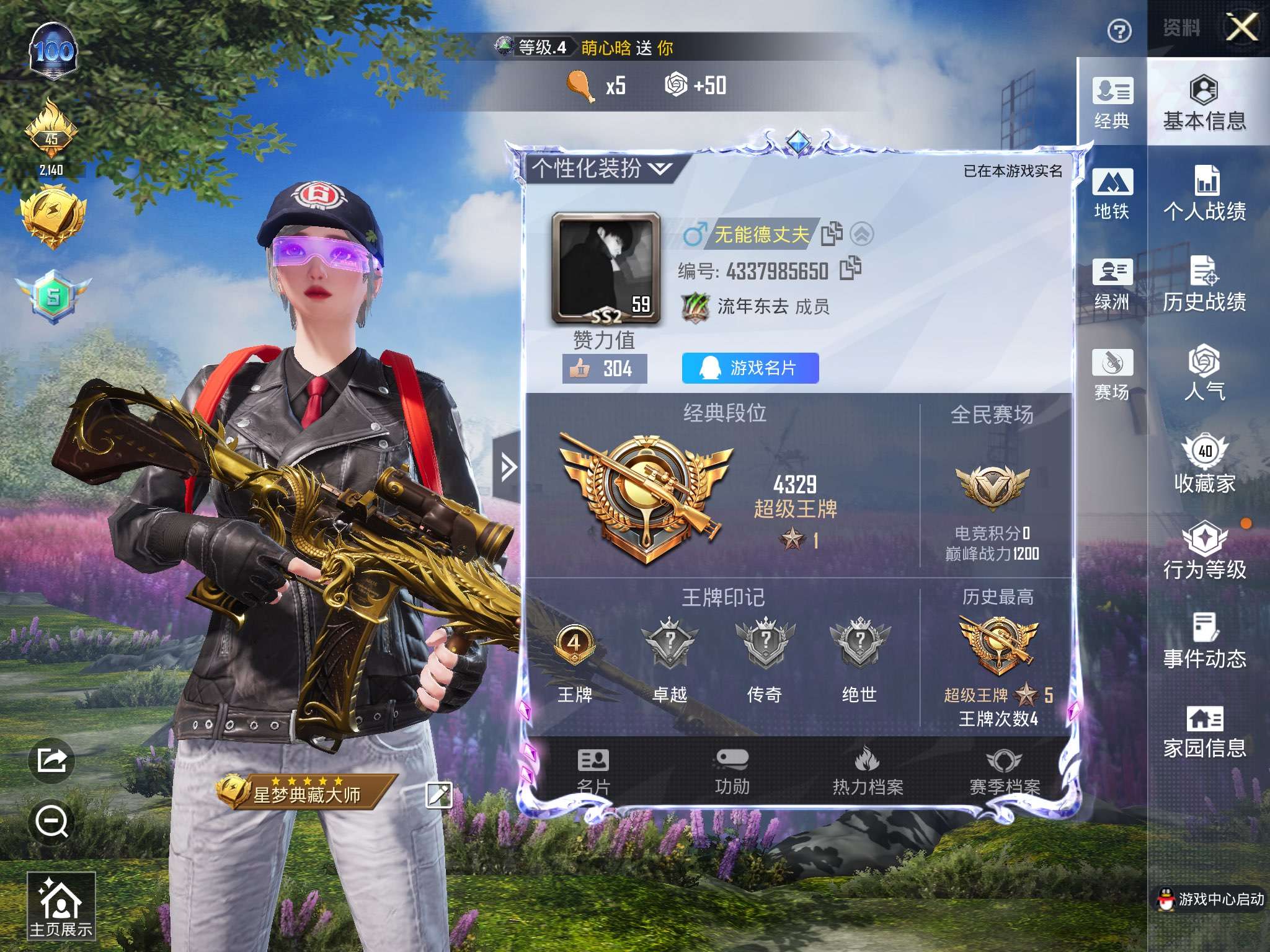Open 家园信息 home info
The image size is (1270, 952).
(1204, 732)
